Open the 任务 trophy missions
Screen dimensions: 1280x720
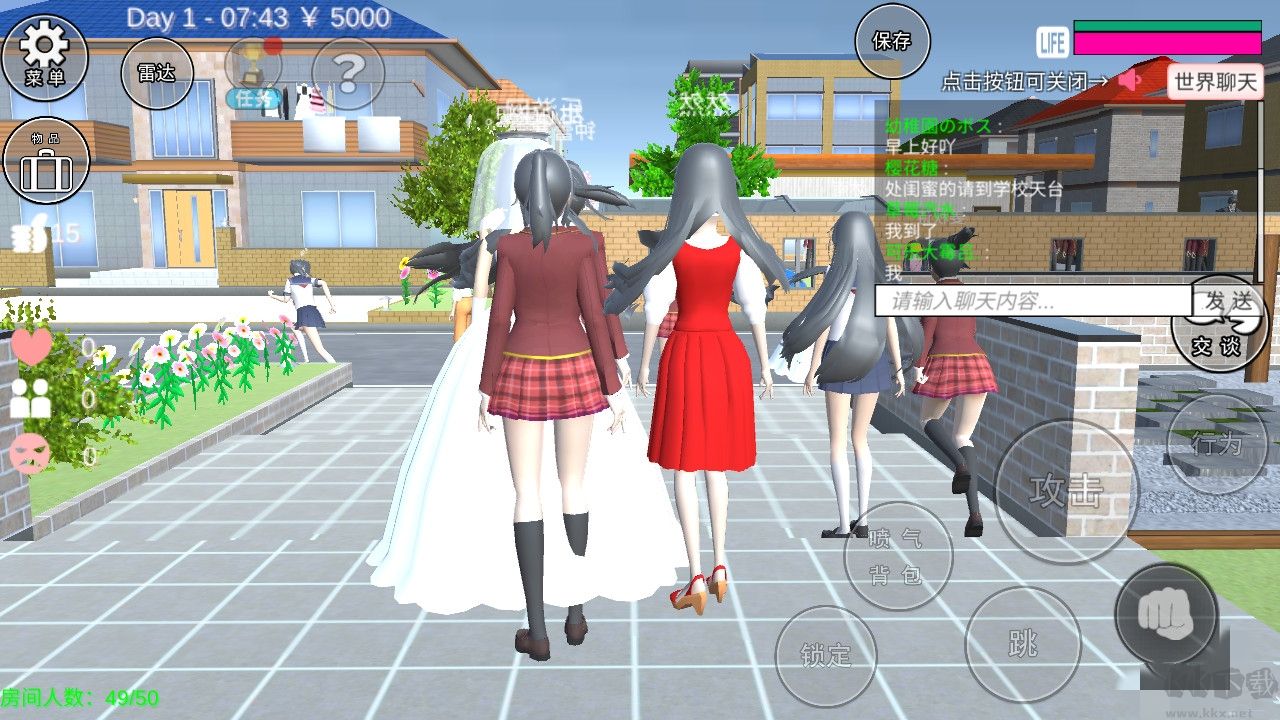[x=252, y=72]
